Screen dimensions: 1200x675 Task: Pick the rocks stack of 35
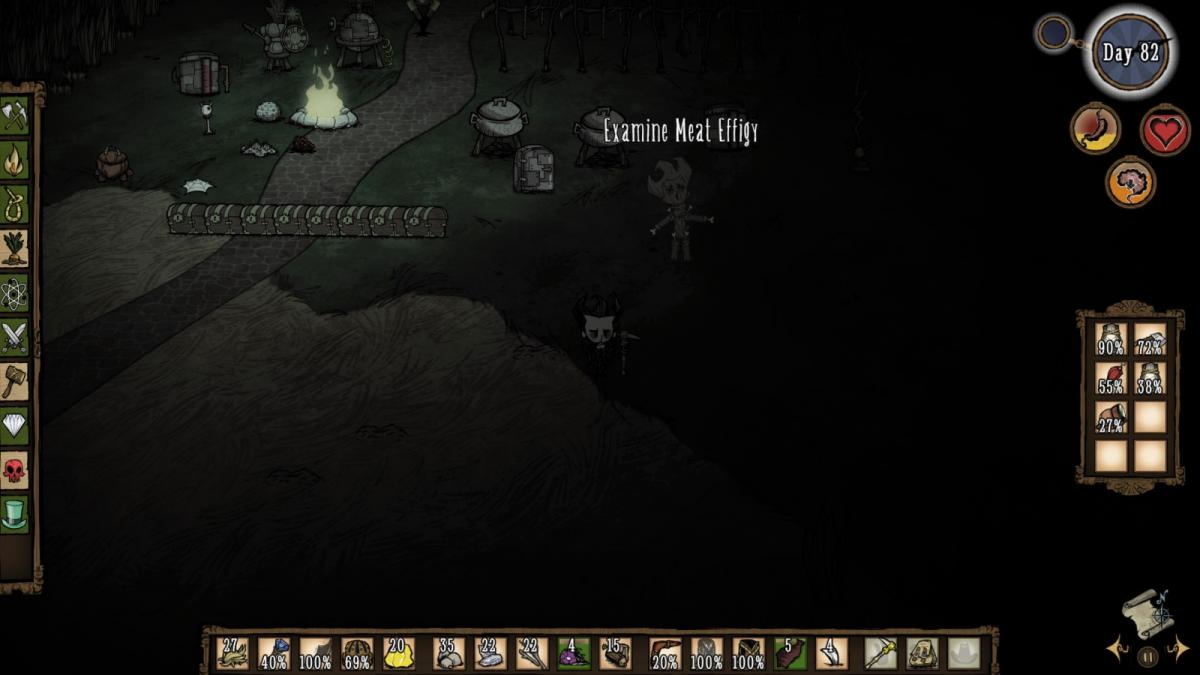(x=449, y=653)
